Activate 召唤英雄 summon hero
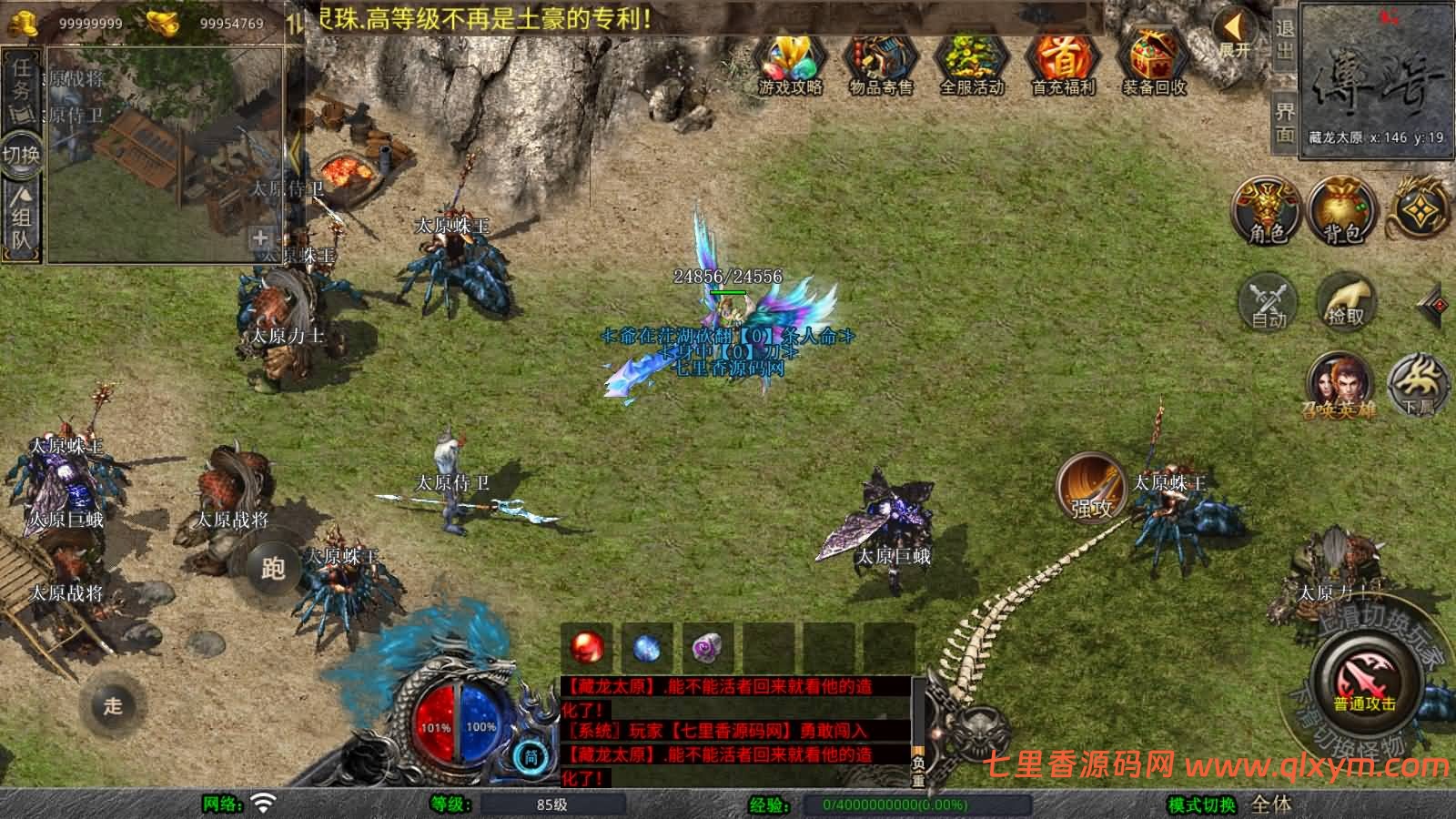The height and width of the screenshot is (819, 1456). coord(1338,386)
